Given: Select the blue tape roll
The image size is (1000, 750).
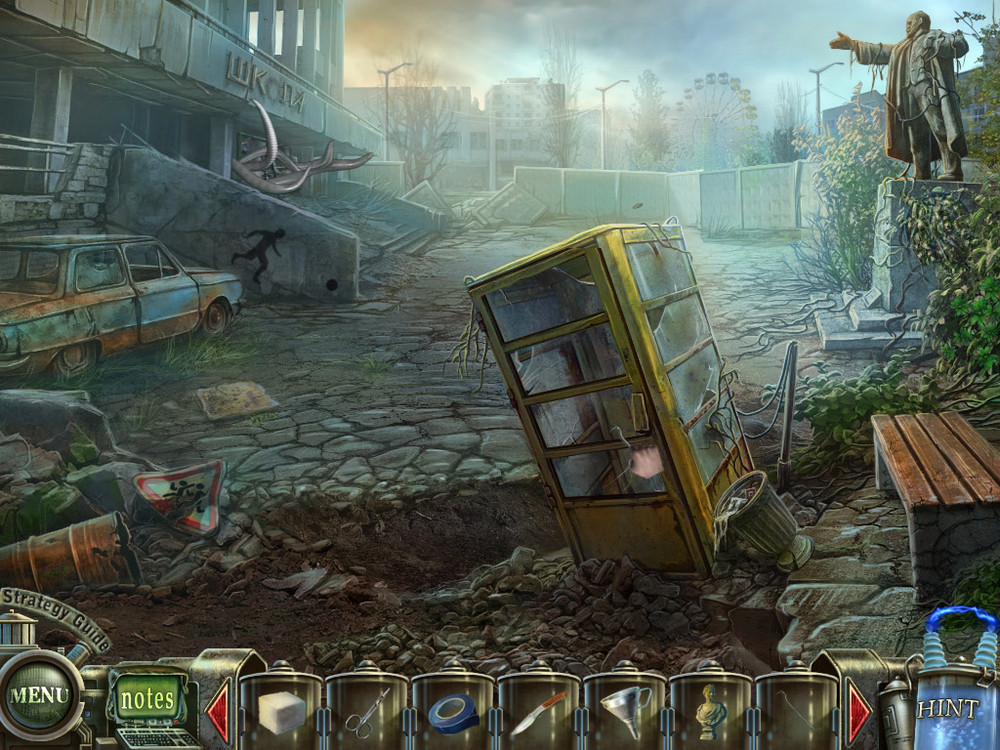Looking at the screenshot, I should 453,712.
